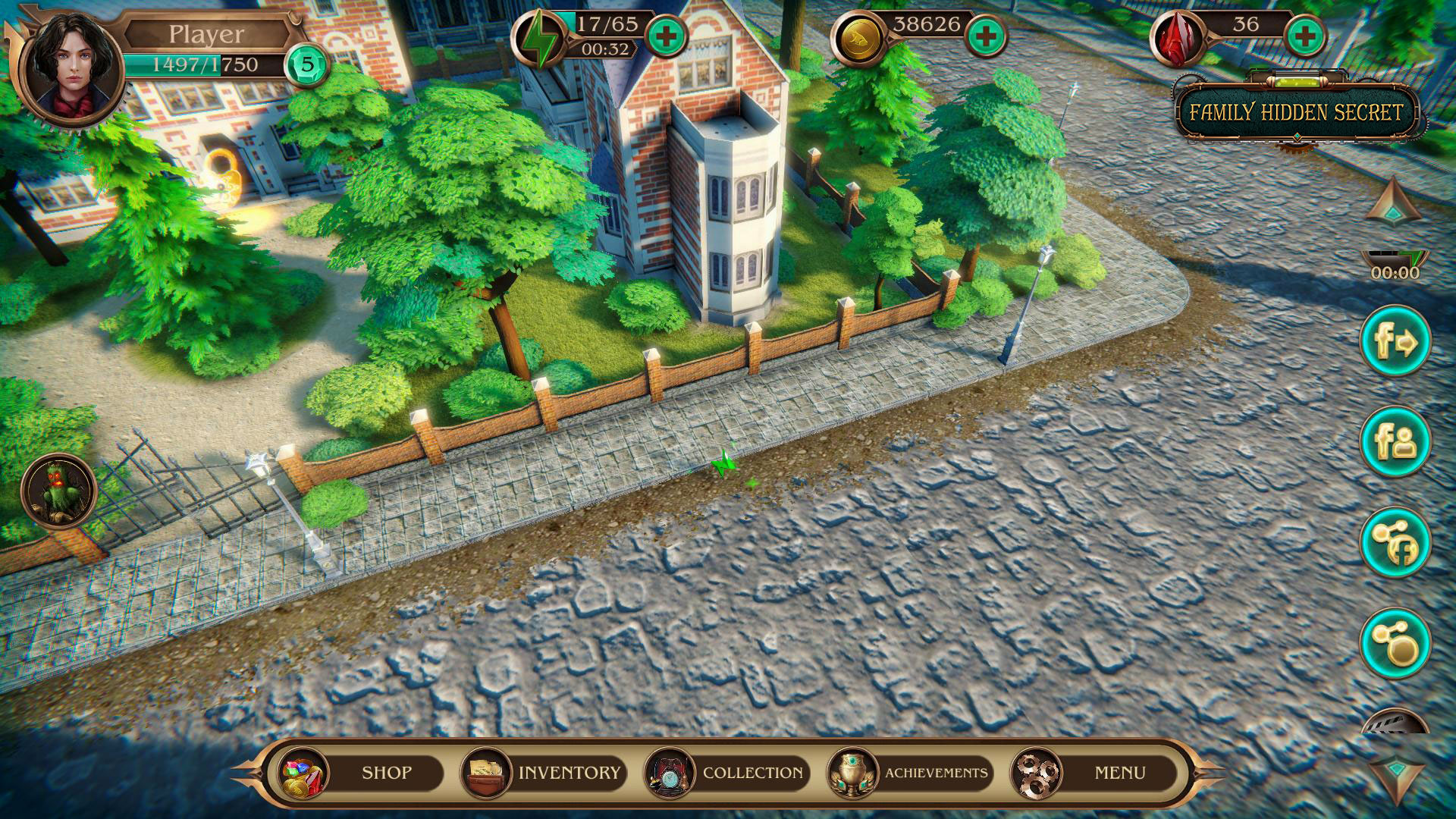Image resolution: width=1456 pixels, height=819 pixels.
Task: Select the tree monster portrait icon
Action: (x=59, y=490)
